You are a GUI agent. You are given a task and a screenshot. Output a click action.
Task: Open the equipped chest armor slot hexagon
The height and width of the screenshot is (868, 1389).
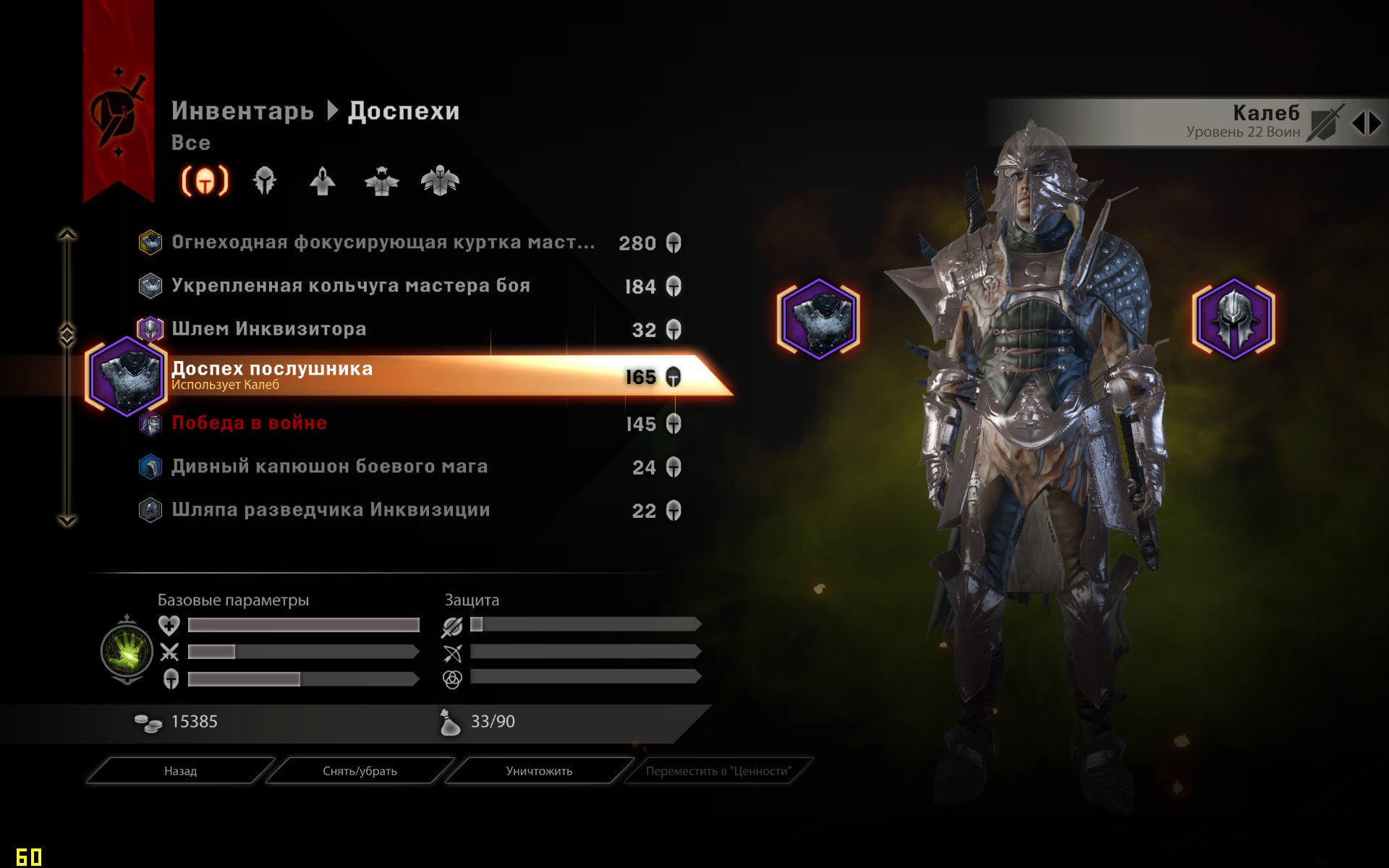(818, 319)
